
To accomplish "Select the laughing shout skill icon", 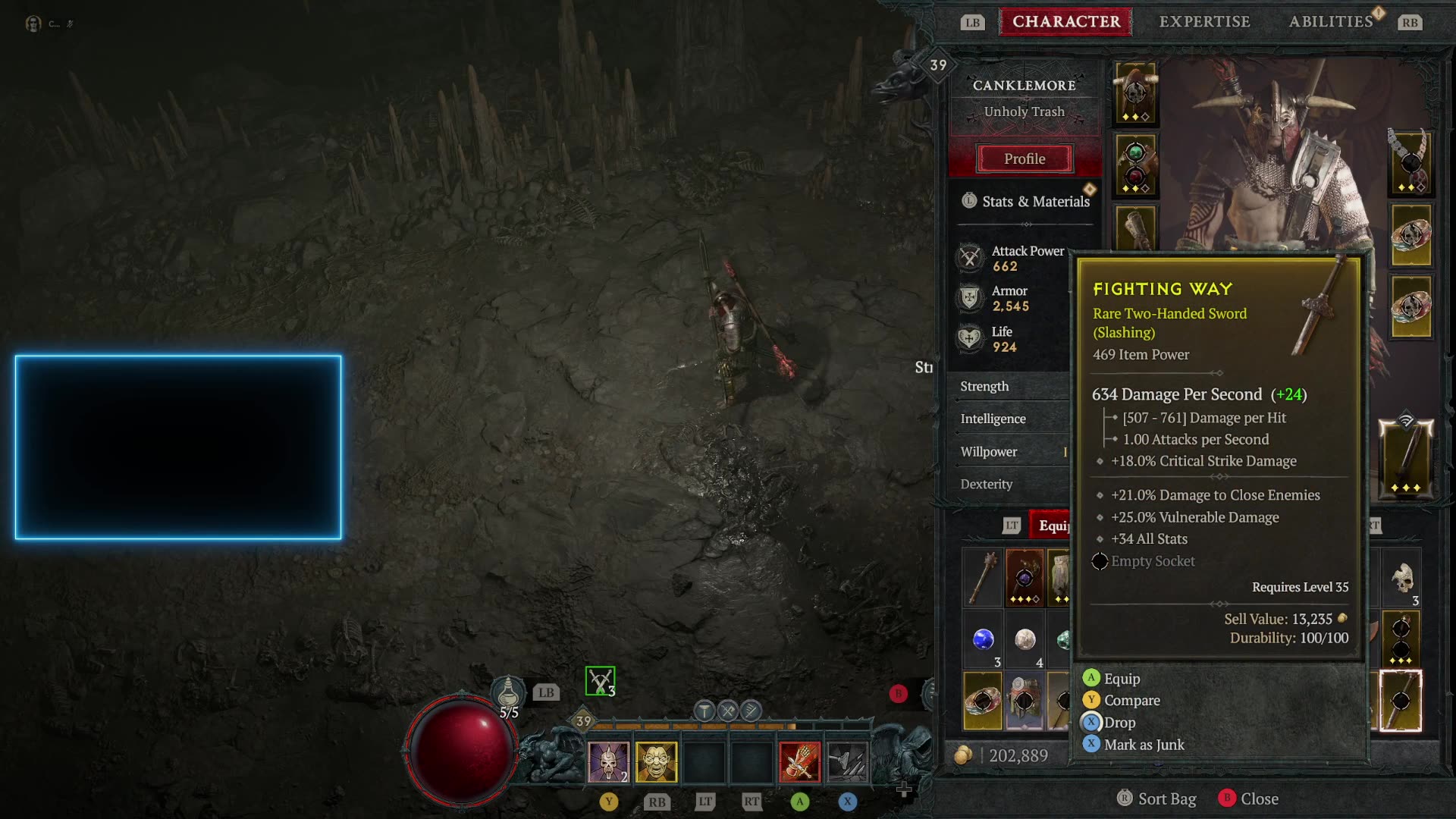I will [657, 761].
